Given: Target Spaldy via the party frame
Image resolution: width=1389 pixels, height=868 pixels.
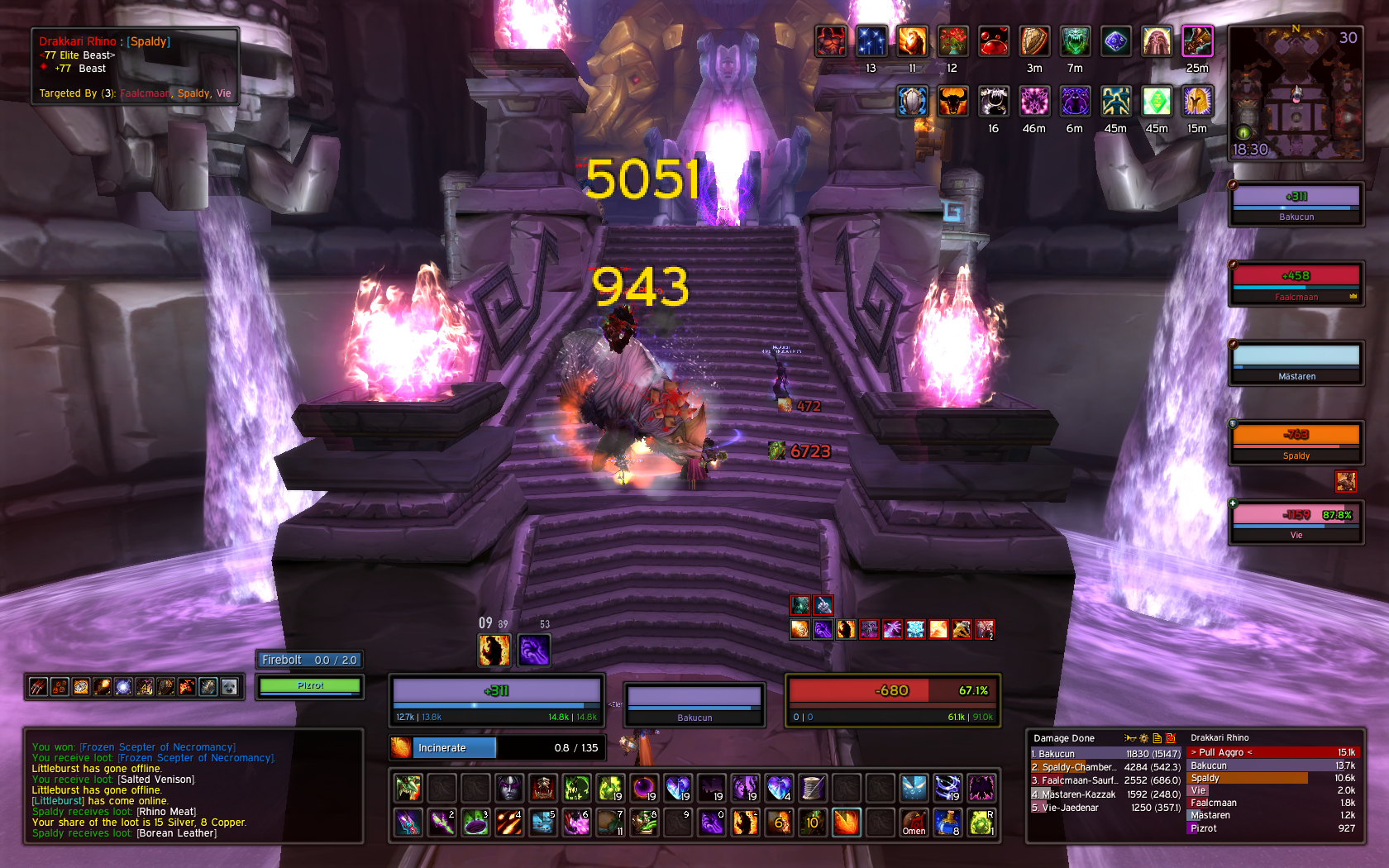Looking at the screenshot, I should (x=1296, y=441).
